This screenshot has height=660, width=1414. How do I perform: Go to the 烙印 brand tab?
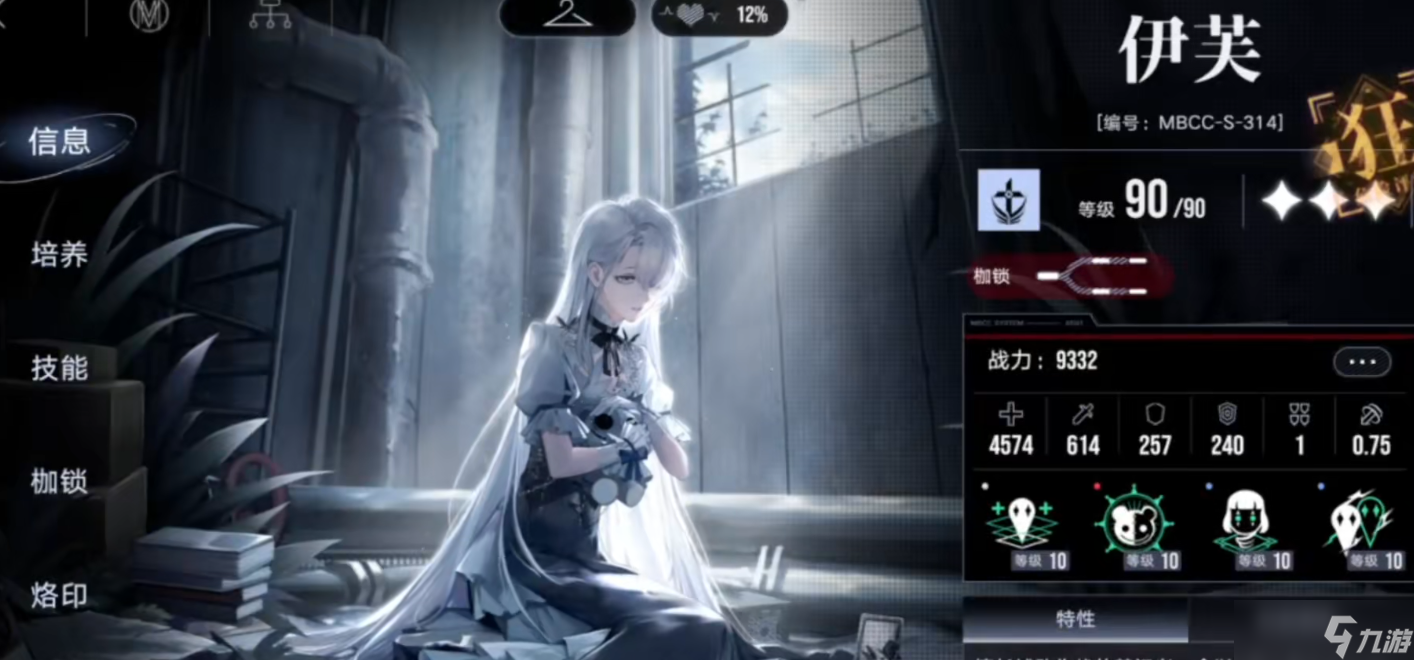[x=60, y=596]
